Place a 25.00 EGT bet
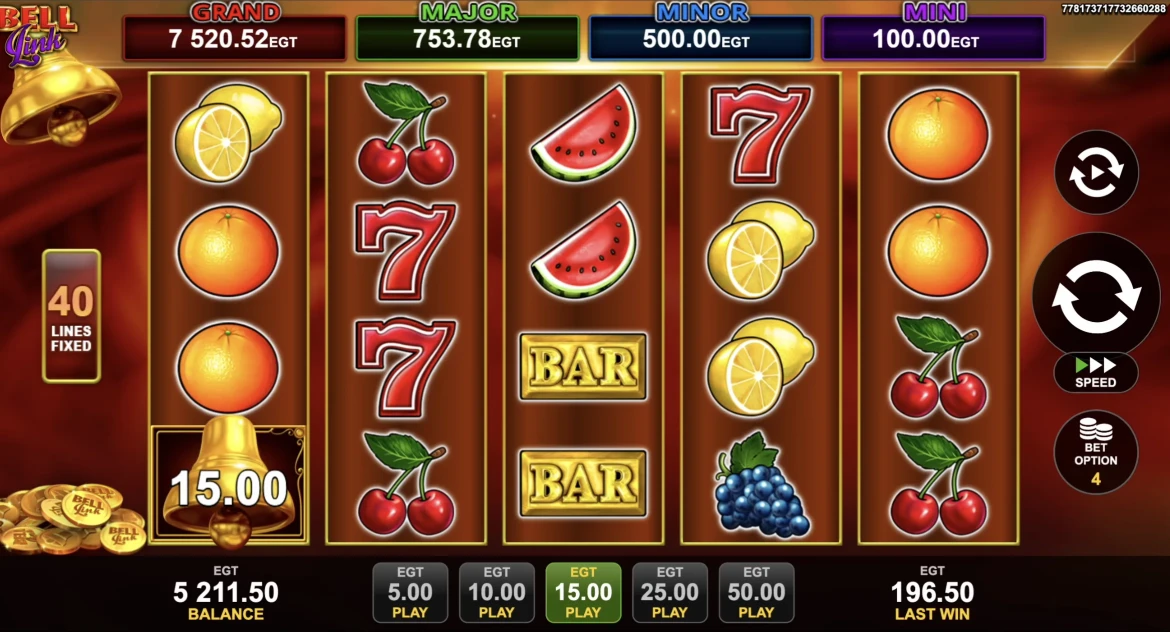Screen dimensions: 1170x632 (x=670, y=593)
